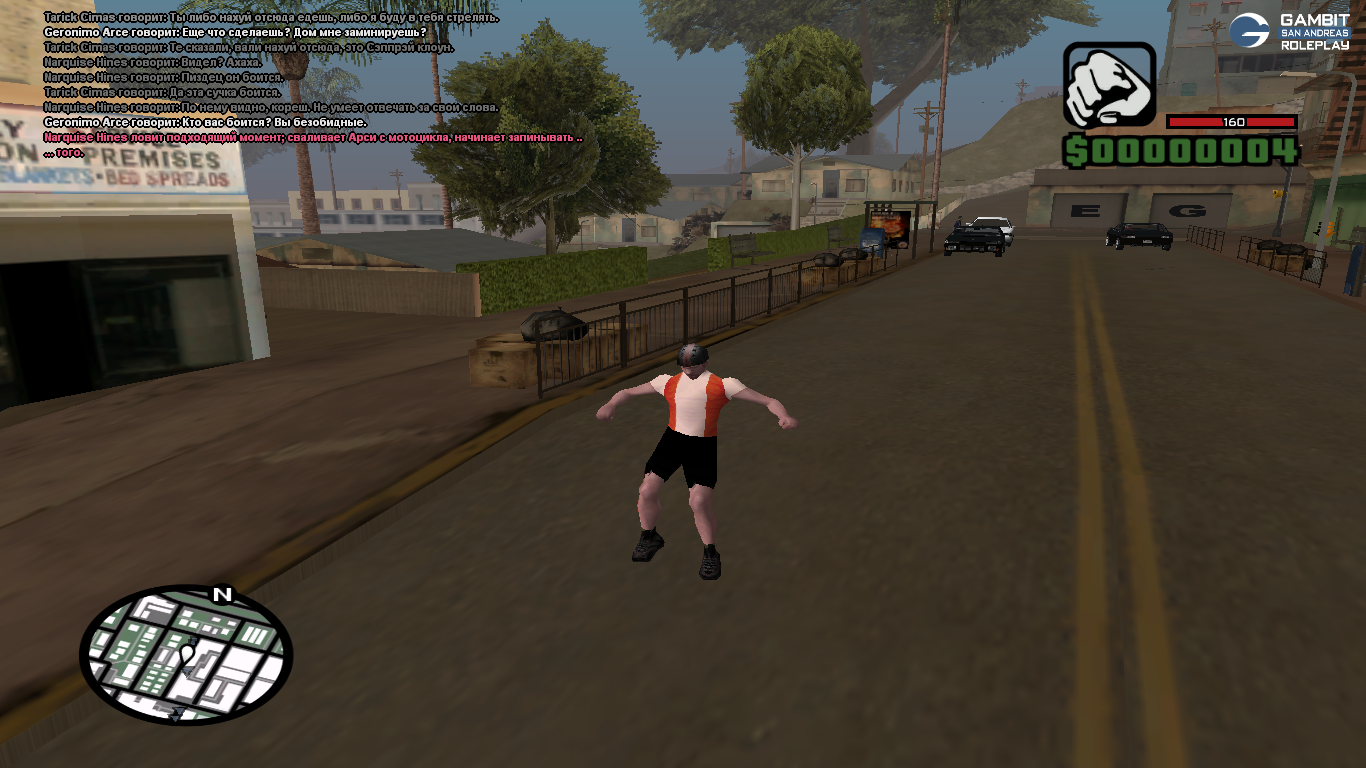
Task: Open the circular radar minimap
Action: point(186,655)
